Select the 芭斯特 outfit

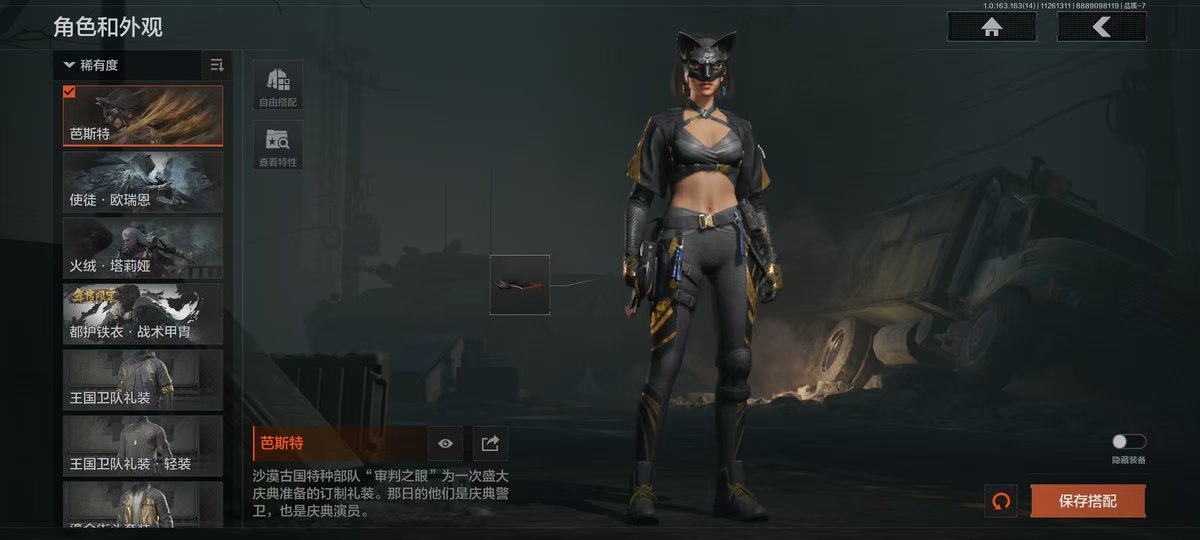[x=143, y=115]
